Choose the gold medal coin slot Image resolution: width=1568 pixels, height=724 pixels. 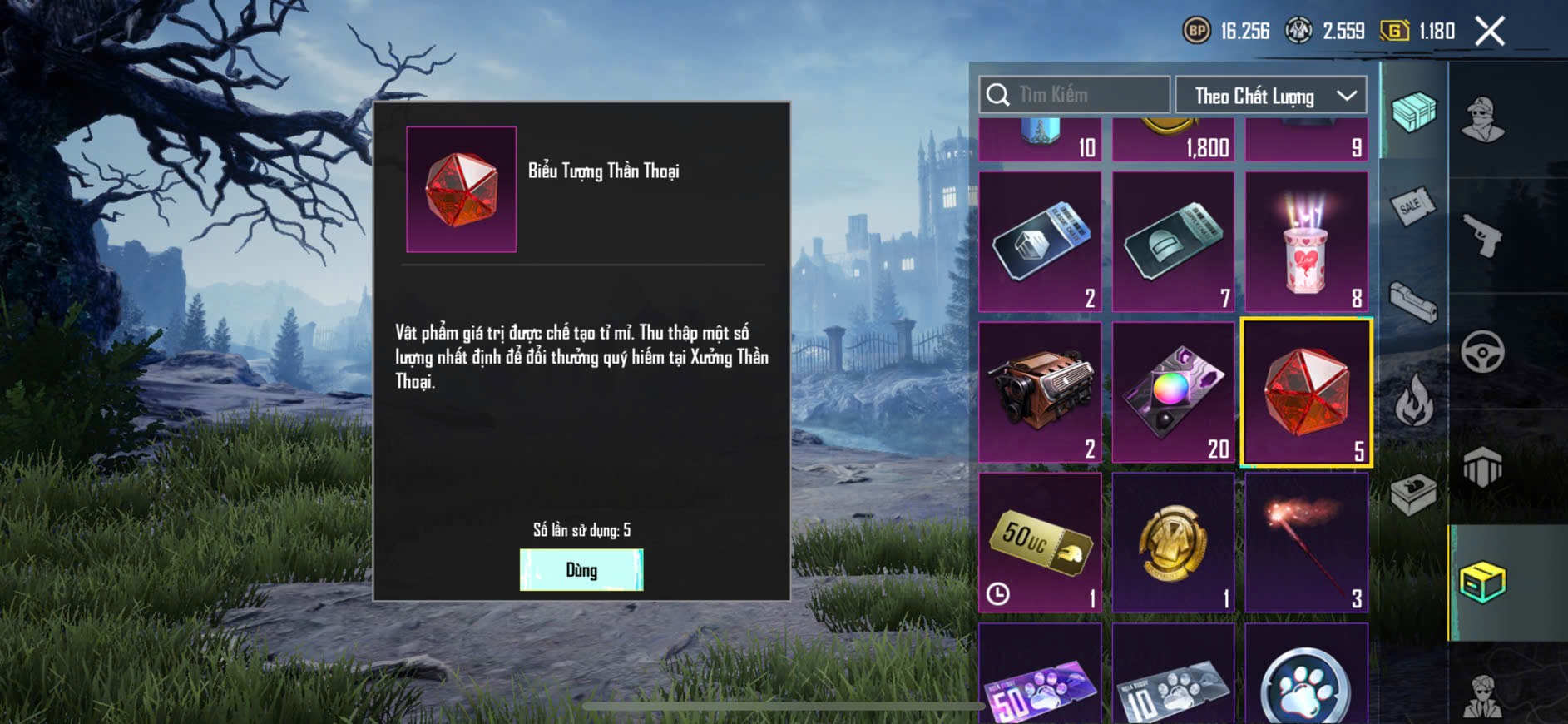(1173, 543)
